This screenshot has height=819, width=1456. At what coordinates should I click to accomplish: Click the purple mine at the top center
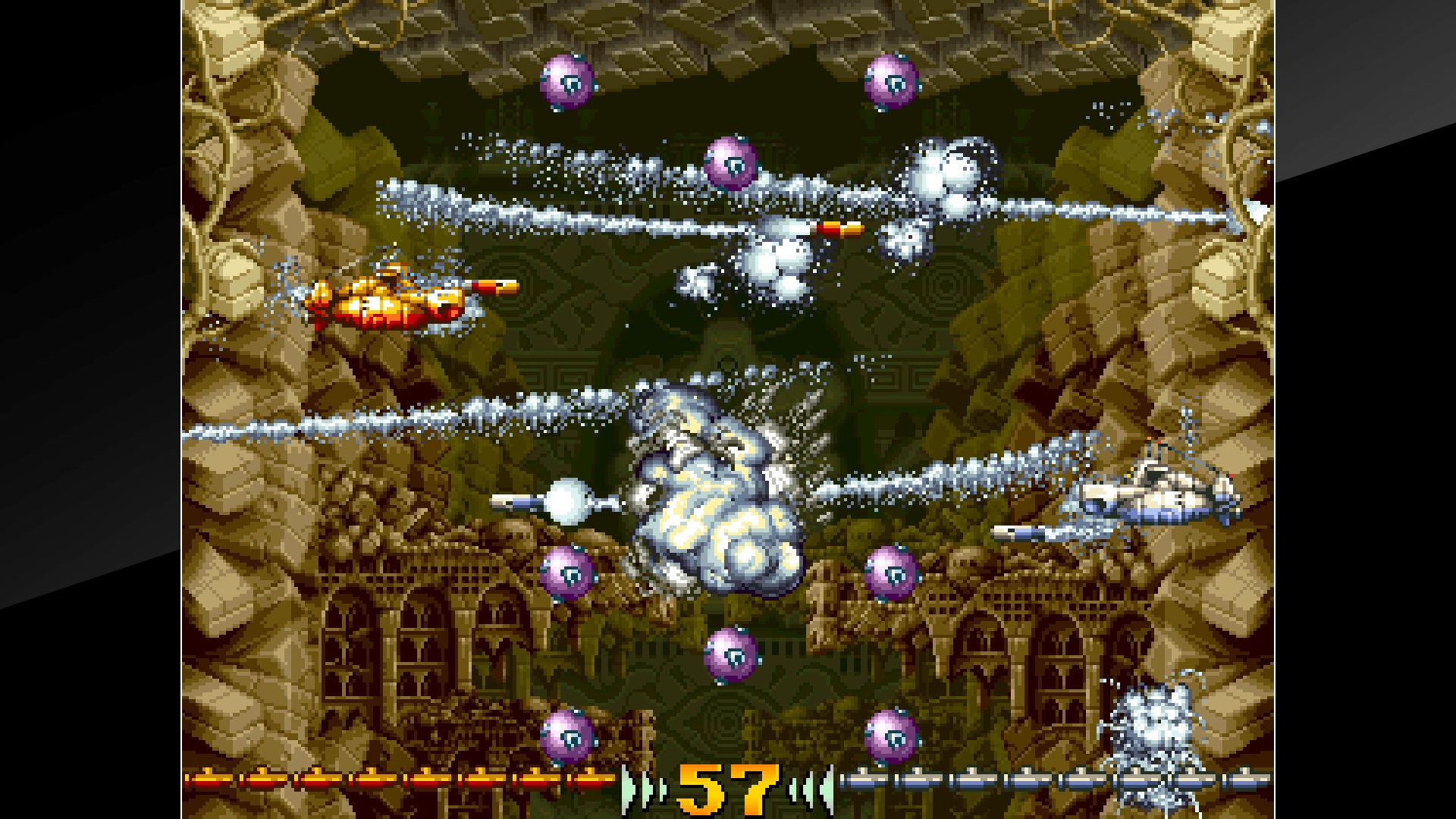pos(730,163)
